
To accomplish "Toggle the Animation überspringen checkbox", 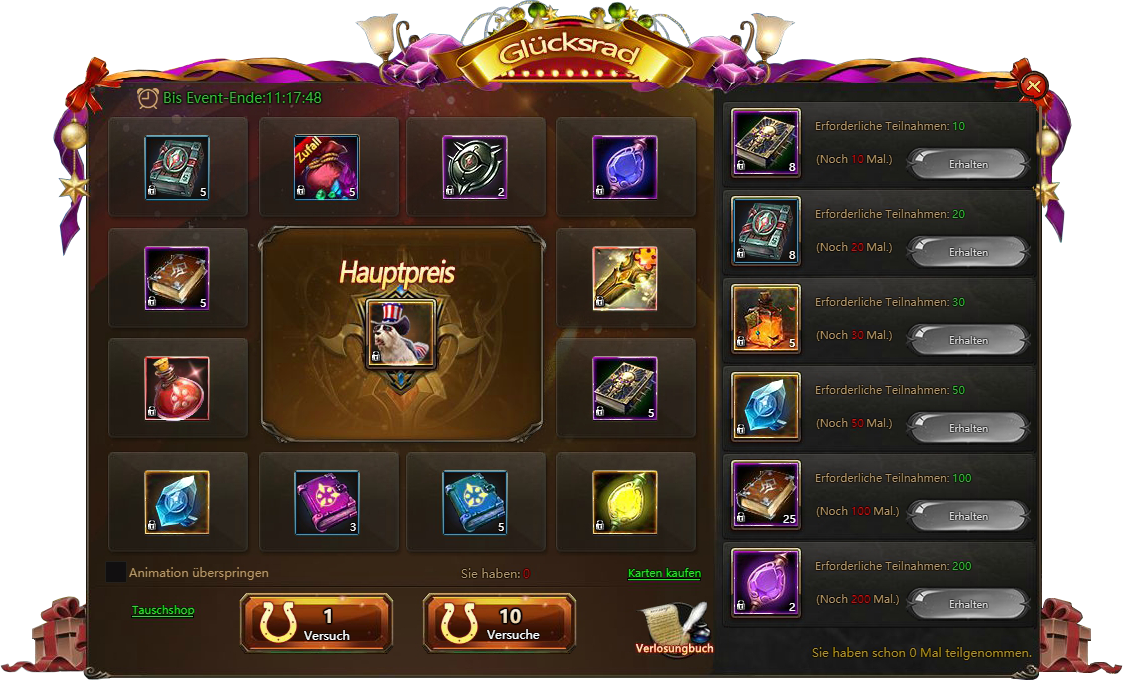I will [x=116, y=573].
